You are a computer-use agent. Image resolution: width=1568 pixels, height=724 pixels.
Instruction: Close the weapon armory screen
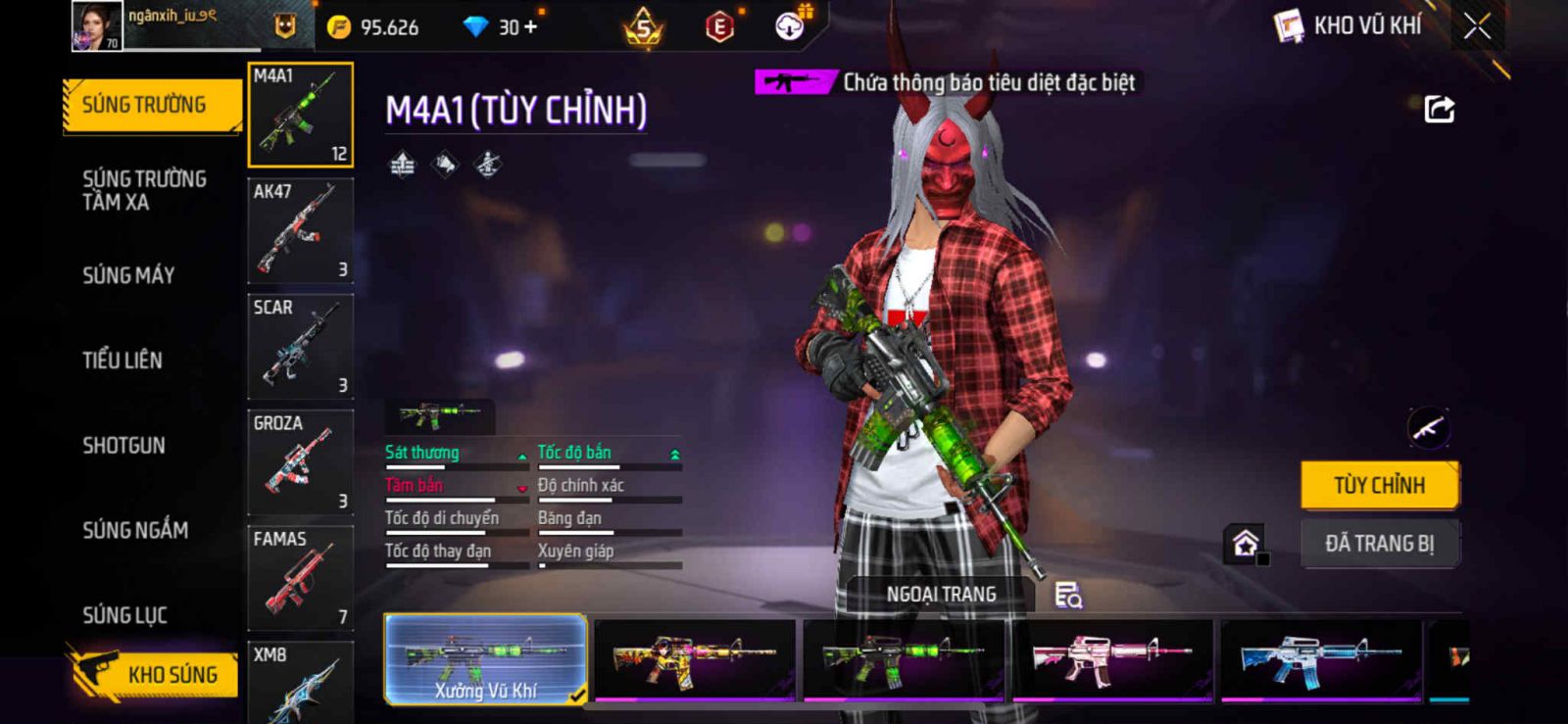(x=1477, y=26)
